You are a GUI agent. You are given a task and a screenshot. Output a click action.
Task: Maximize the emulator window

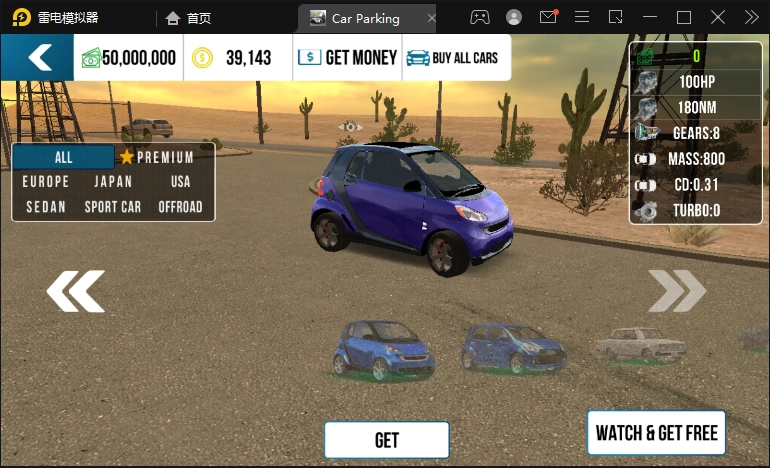684,17
